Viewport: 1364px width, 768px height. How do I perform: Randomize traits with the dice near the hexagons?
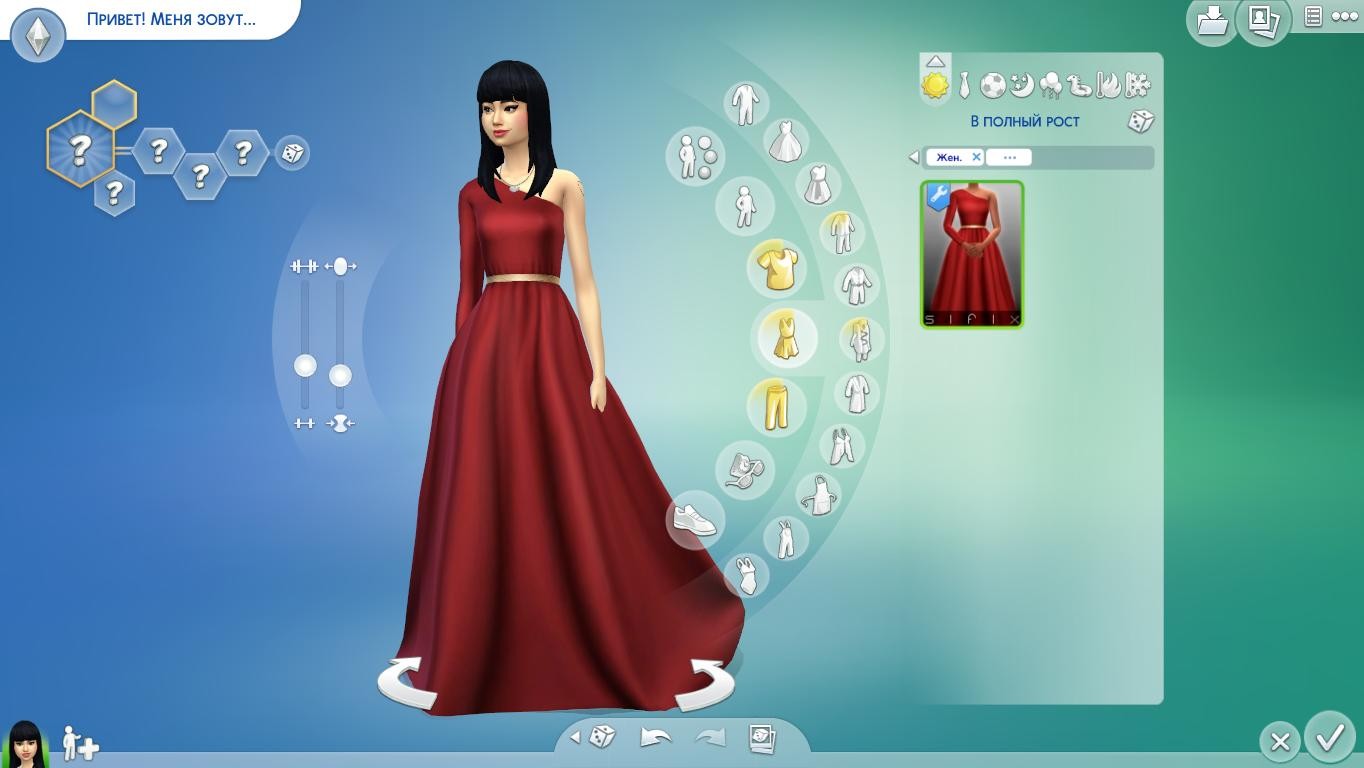pyautogui.click(x=292, y=153)
